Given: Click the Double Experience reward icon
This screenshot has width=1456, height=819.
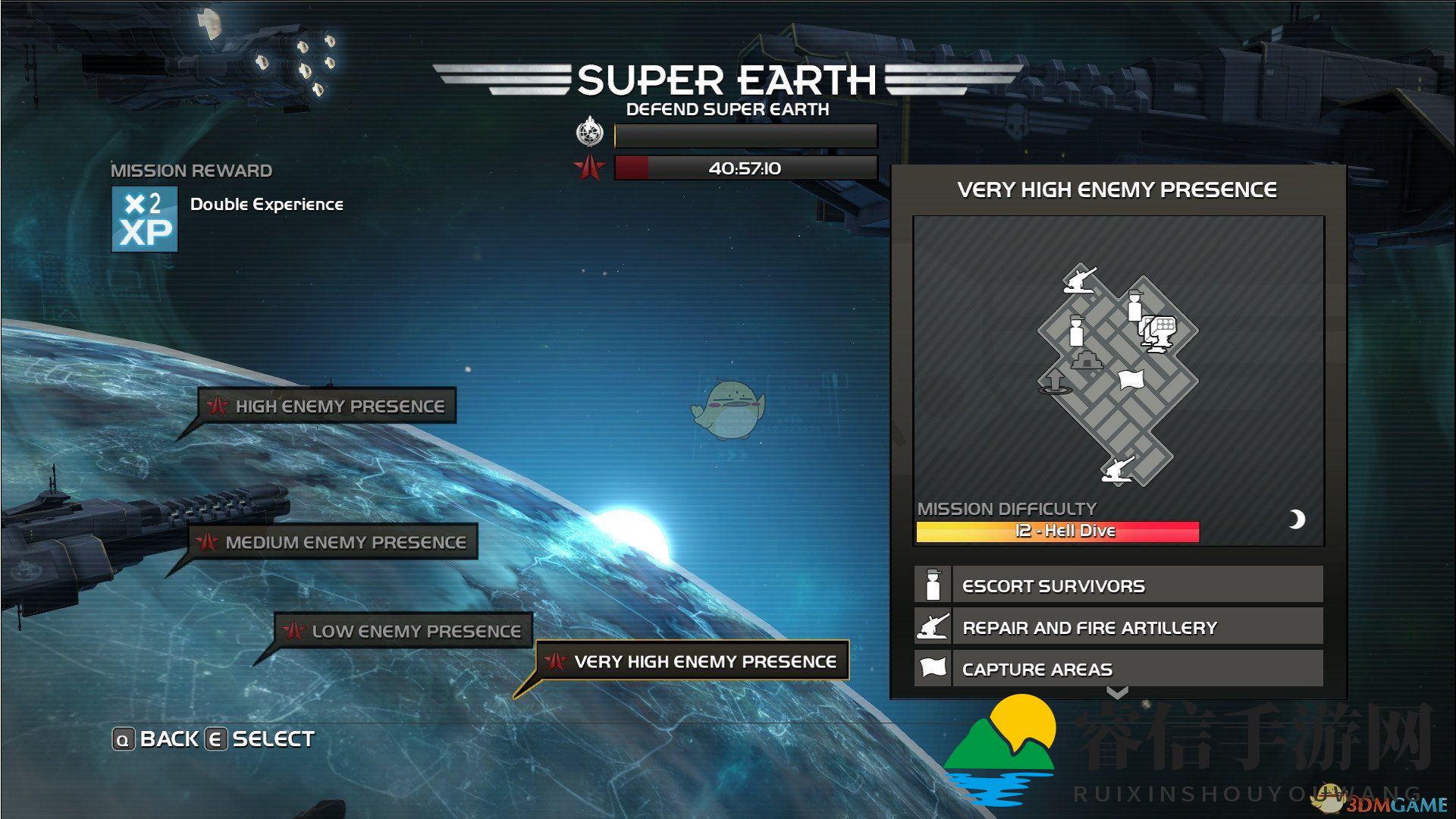Looking at the screenshot, I should (145, 219).
